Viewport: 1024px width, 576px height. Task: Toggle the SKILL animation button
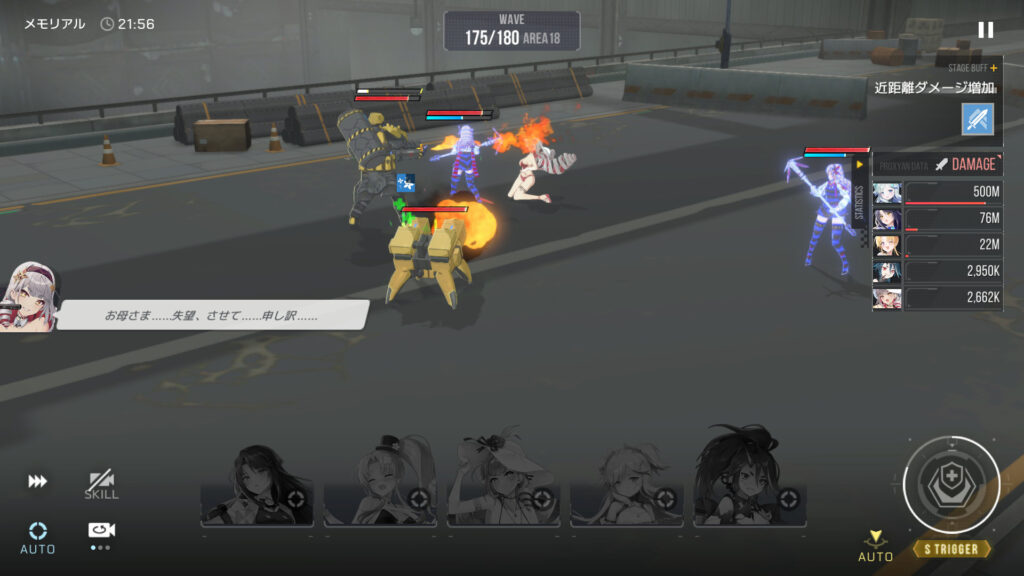pyautogui.click(x=101, y=485)
